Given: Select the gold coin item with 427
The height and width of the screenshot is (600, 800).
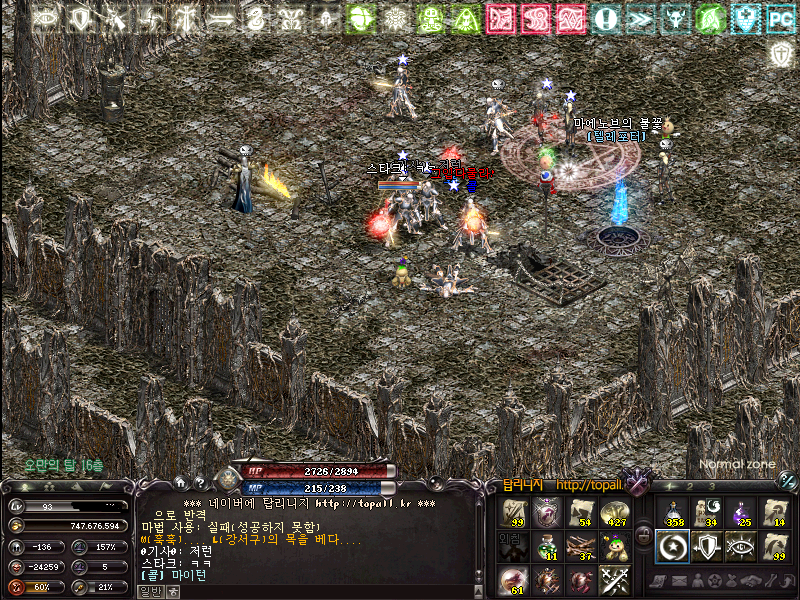Looking at the screenshot, I should coord(614,513).
